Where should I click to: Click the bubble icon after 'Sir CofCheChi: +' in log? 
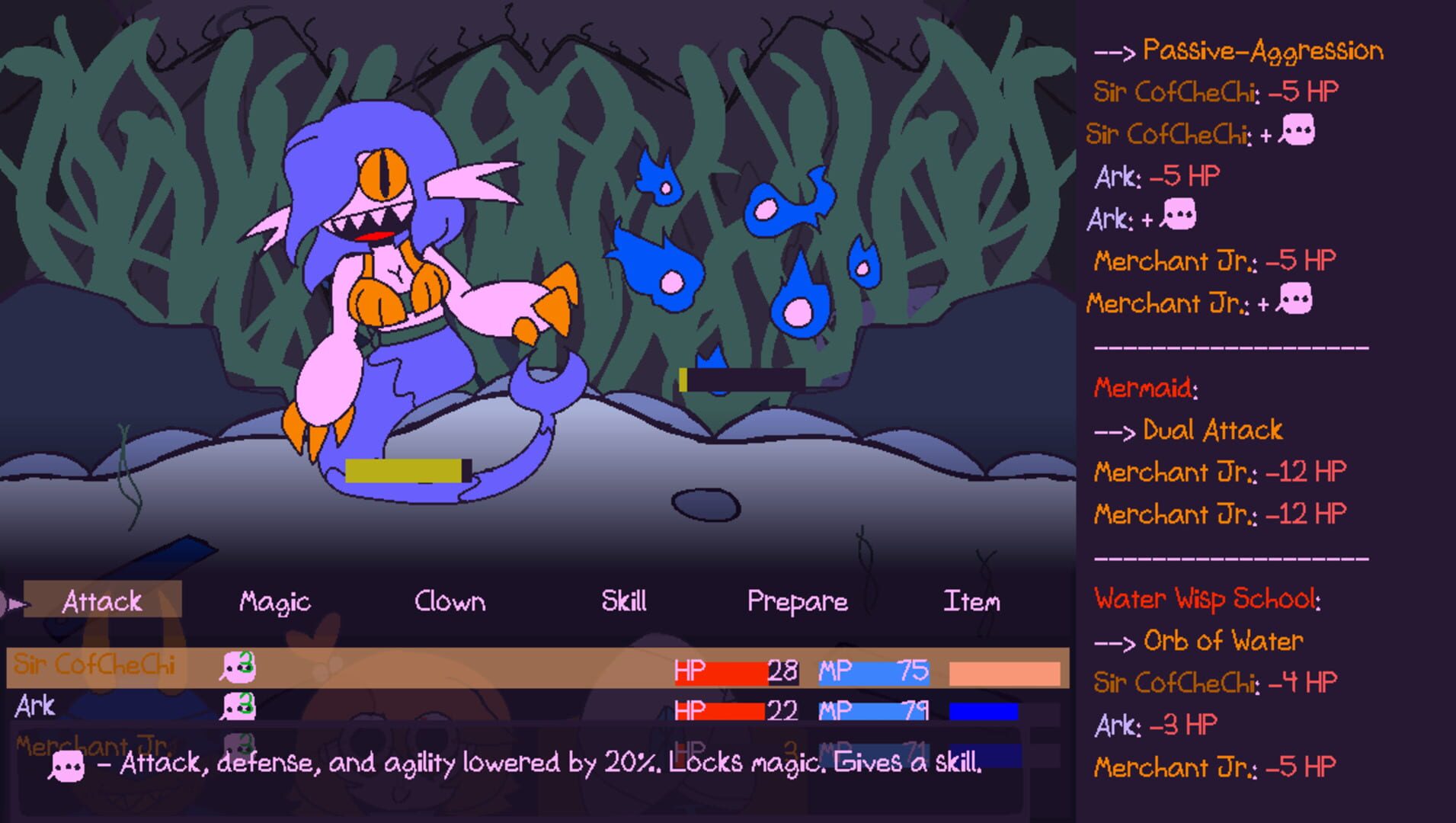[1300, 131]
